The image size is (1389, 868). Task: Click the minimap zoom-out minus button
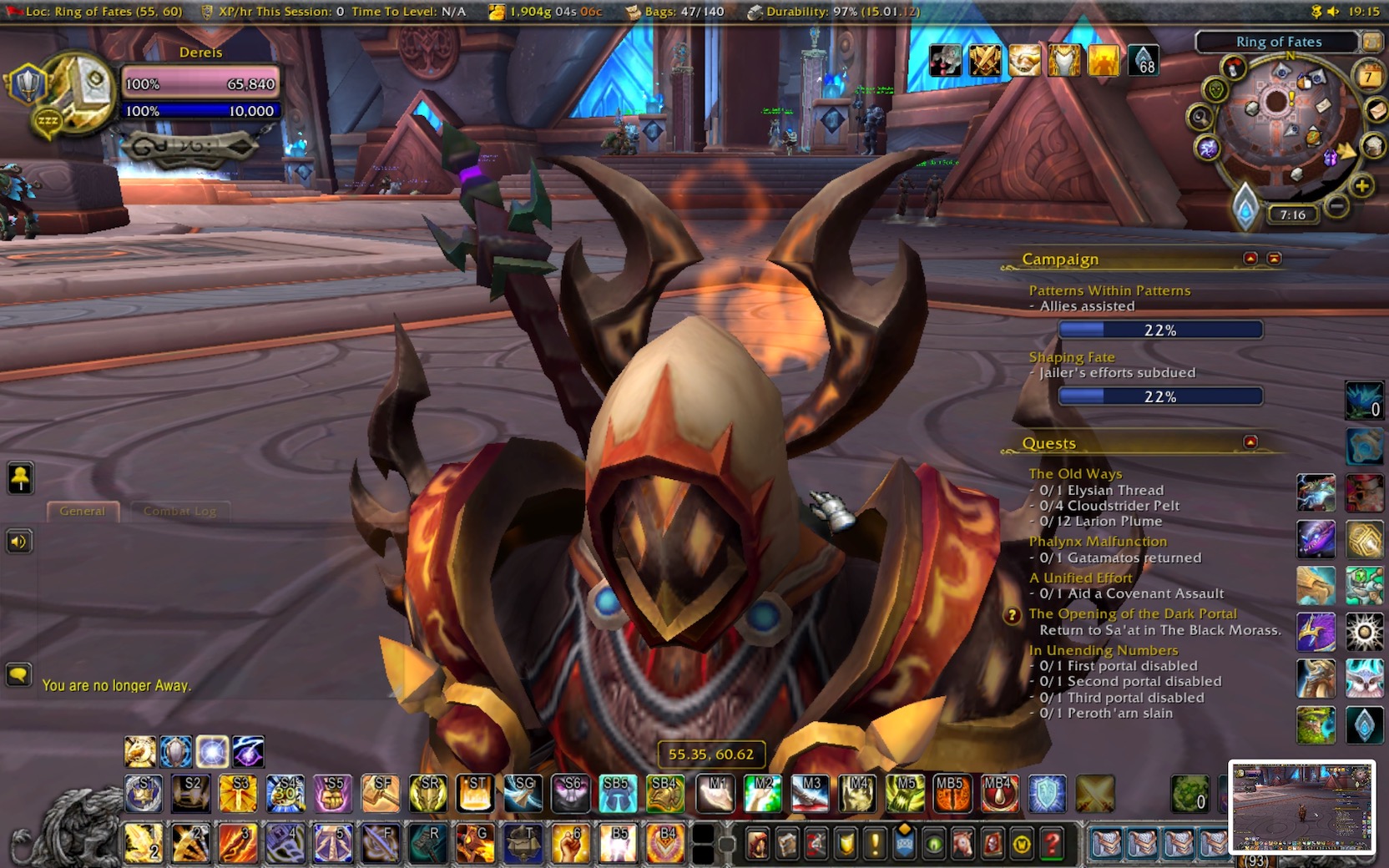click(1337, 205)
